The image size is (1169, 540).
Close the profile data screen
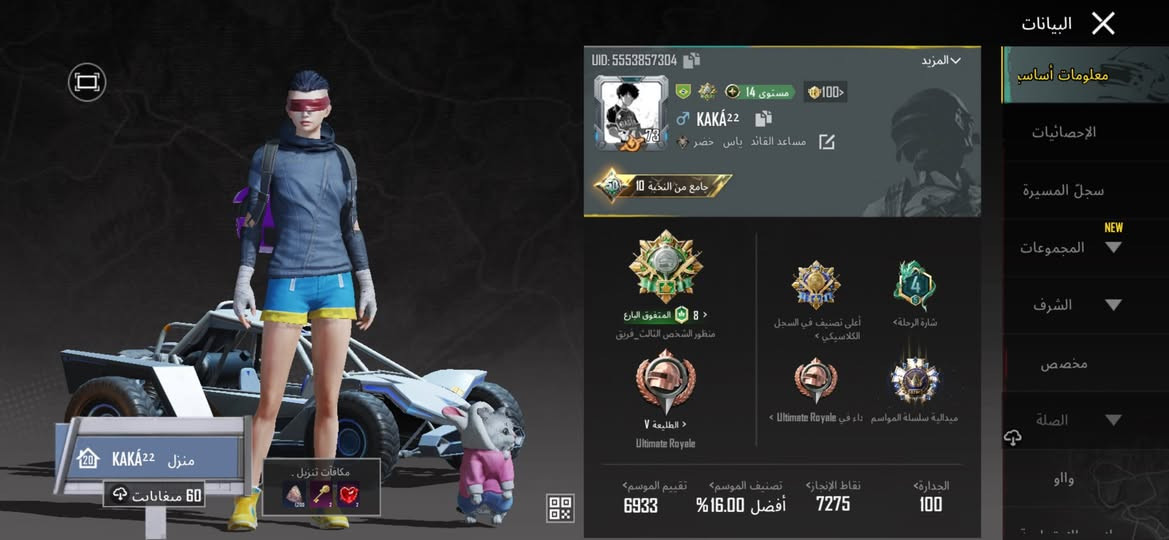click(x=1103, y=24)
